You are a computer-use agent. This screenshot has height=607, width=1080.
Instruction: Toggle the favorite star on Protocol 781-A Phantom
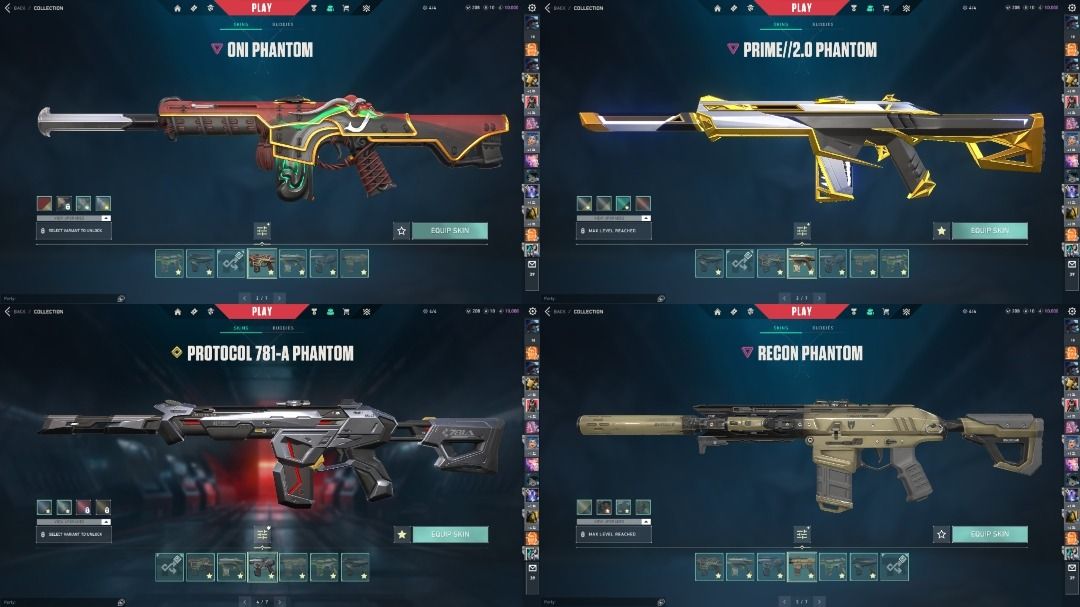pos(401,534)
